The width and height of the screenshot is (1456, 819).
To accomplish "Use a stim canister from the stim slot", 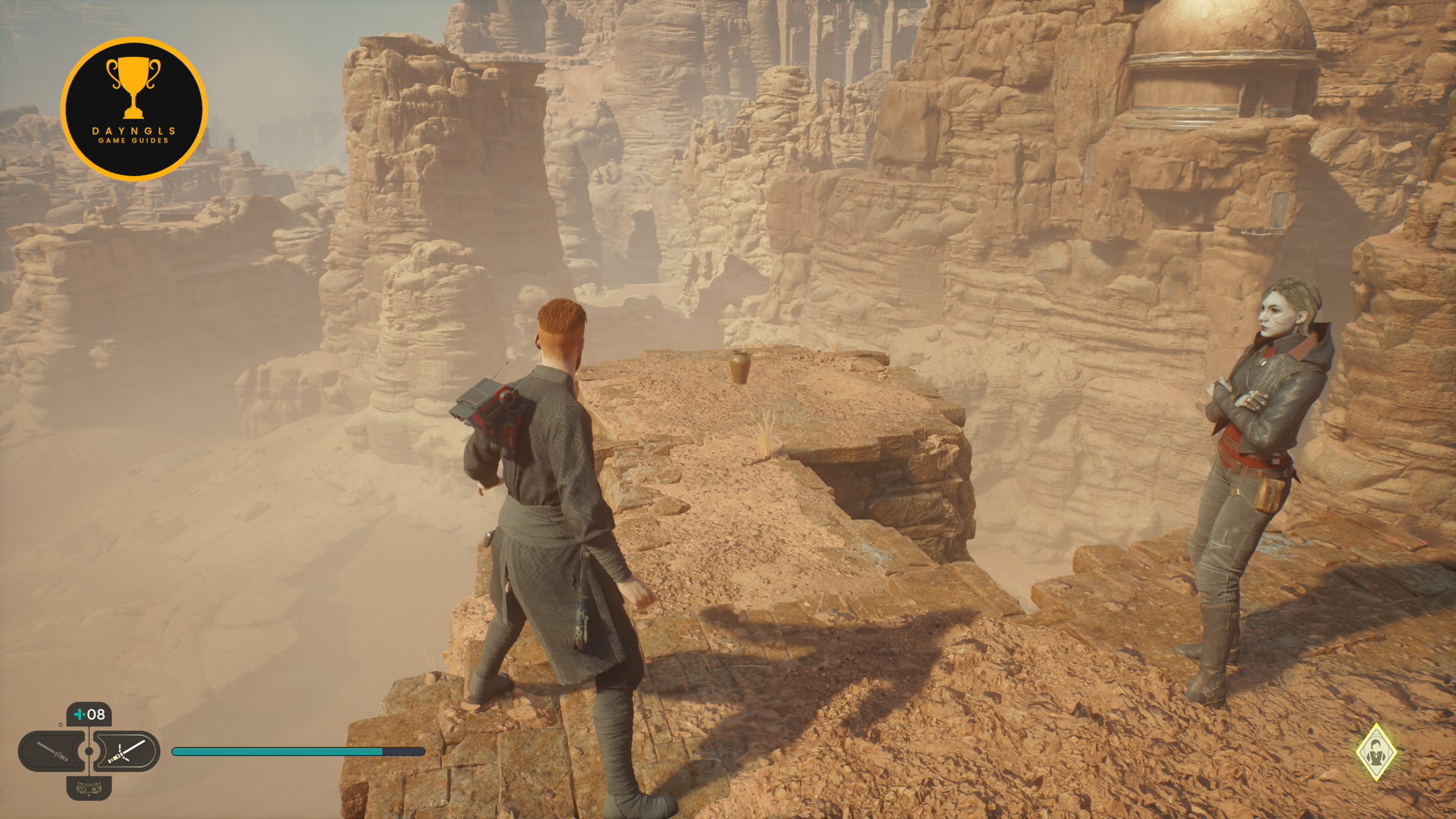I will 89,714.
